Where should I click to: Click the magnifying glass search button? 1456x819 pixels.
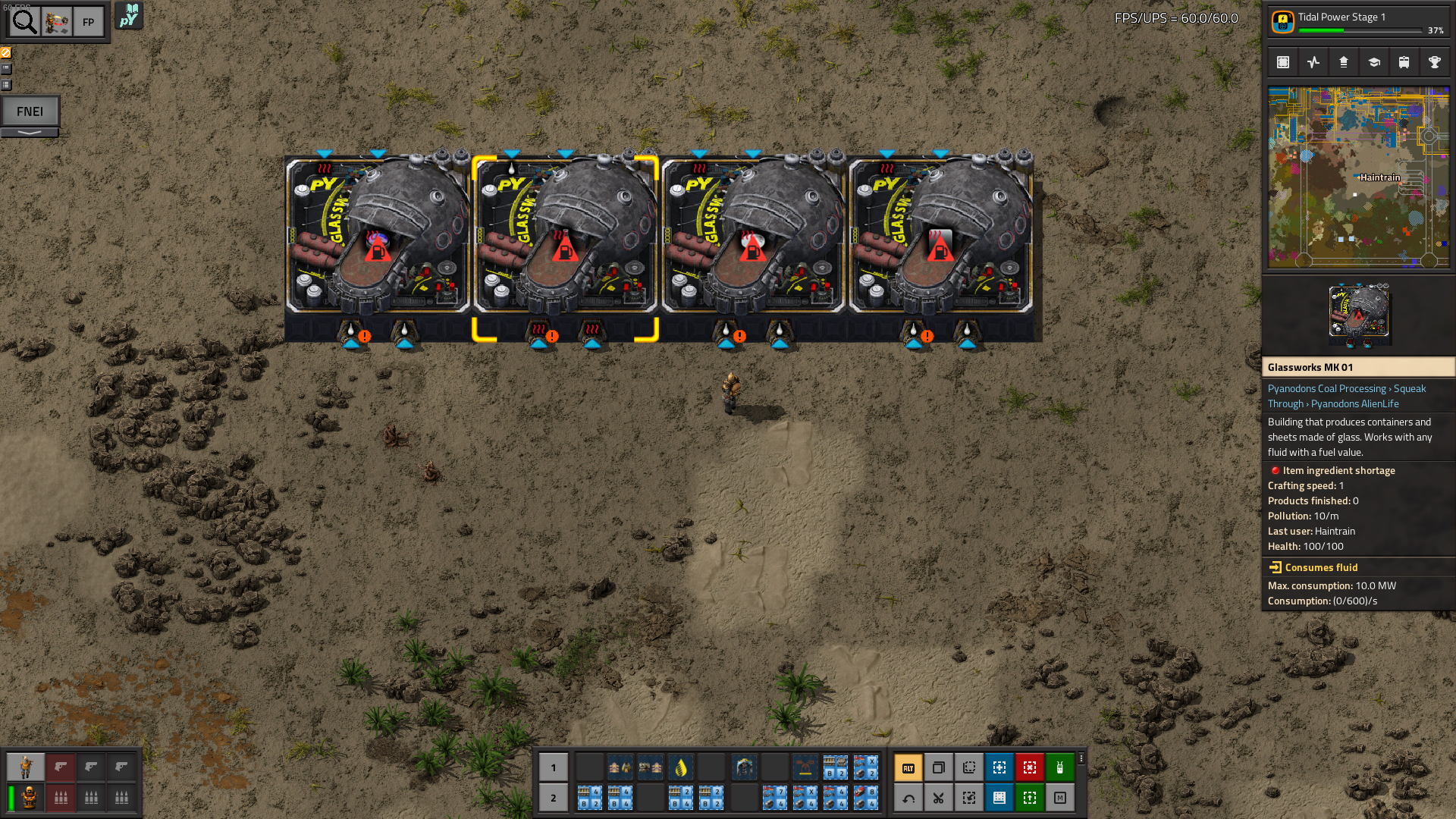click(x=24, y=22)
